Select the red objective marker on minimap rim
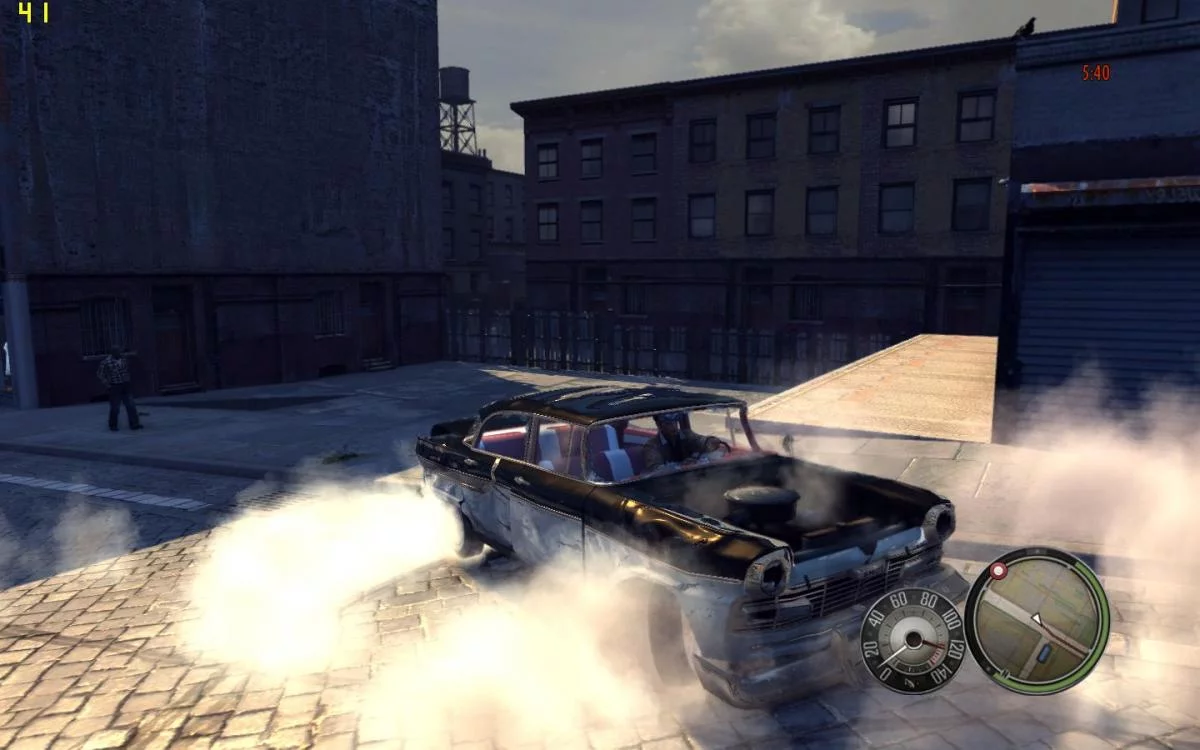Viewport: 1200px width, 750px height. [997, 570]
